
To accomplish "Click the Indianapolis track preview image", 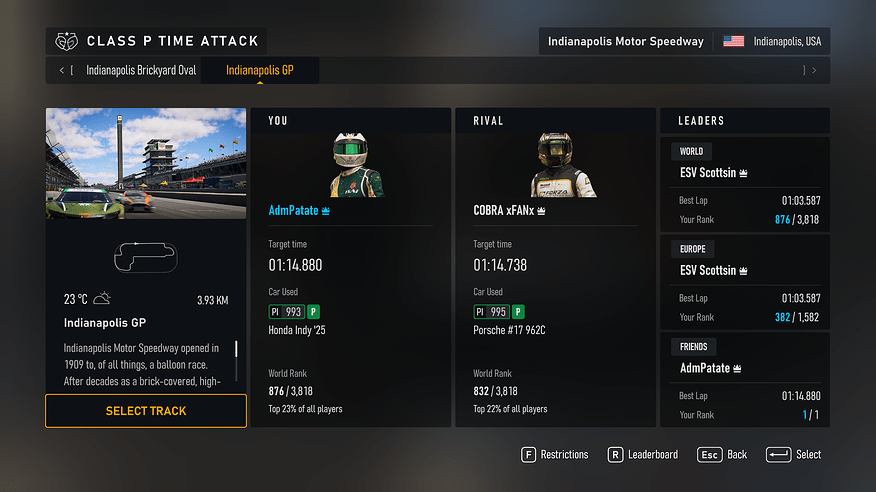I will [x=146, y=163].
